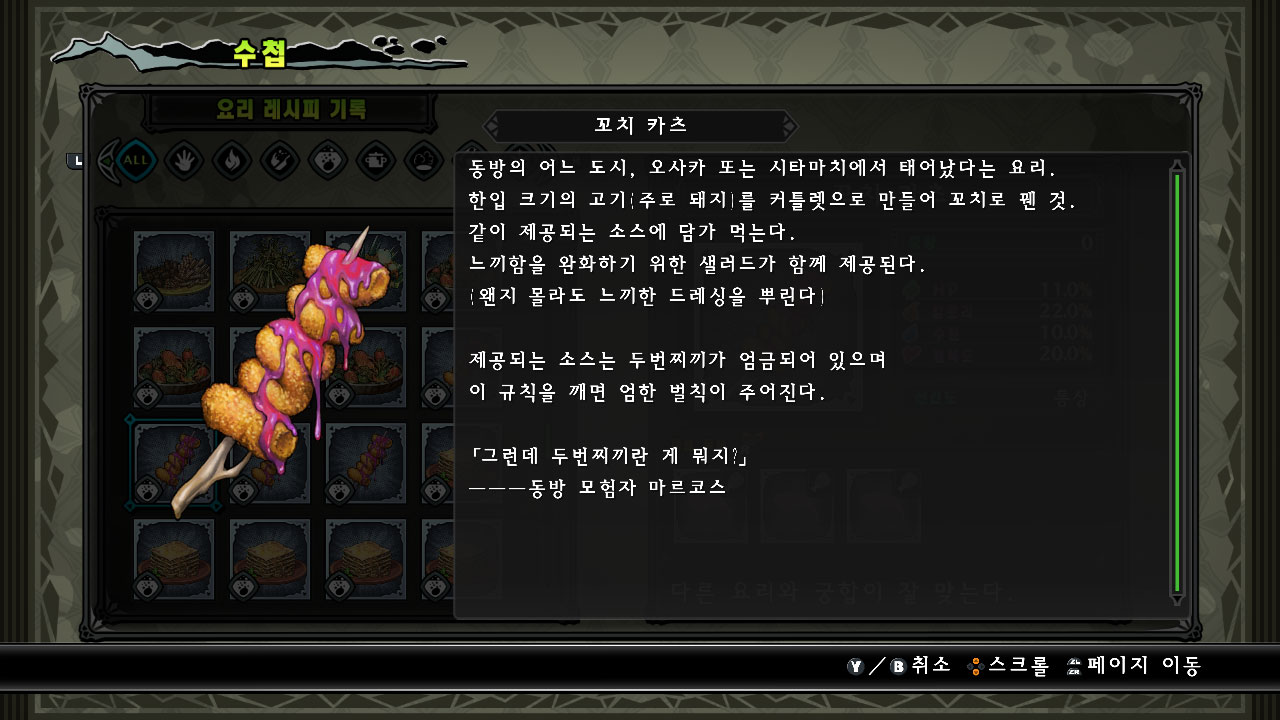Open the layered lasagna recipe thumbnail
This screenshot has height=720, width=1280.
(173, 560)
